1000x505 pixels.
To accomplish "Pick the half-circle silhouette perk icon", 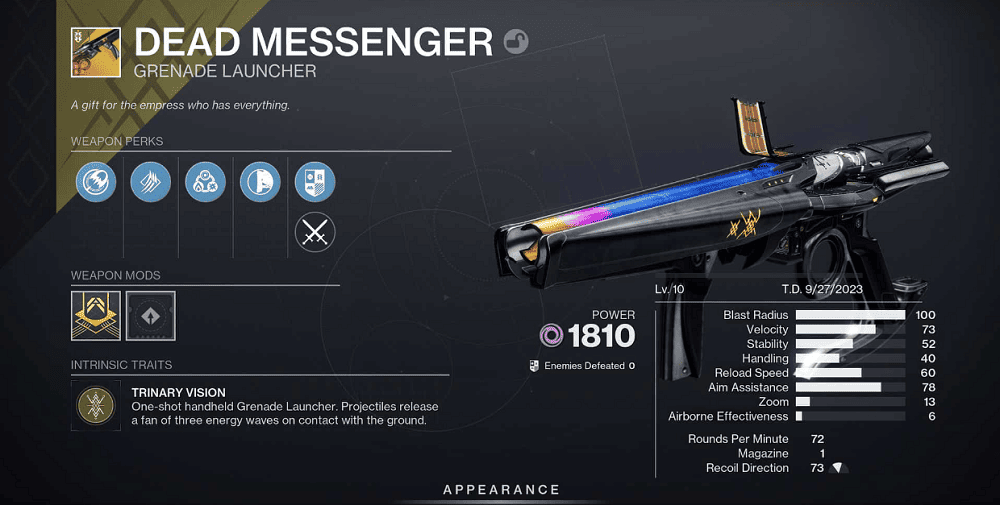I will pyautogui.click(x=260, y=181).
